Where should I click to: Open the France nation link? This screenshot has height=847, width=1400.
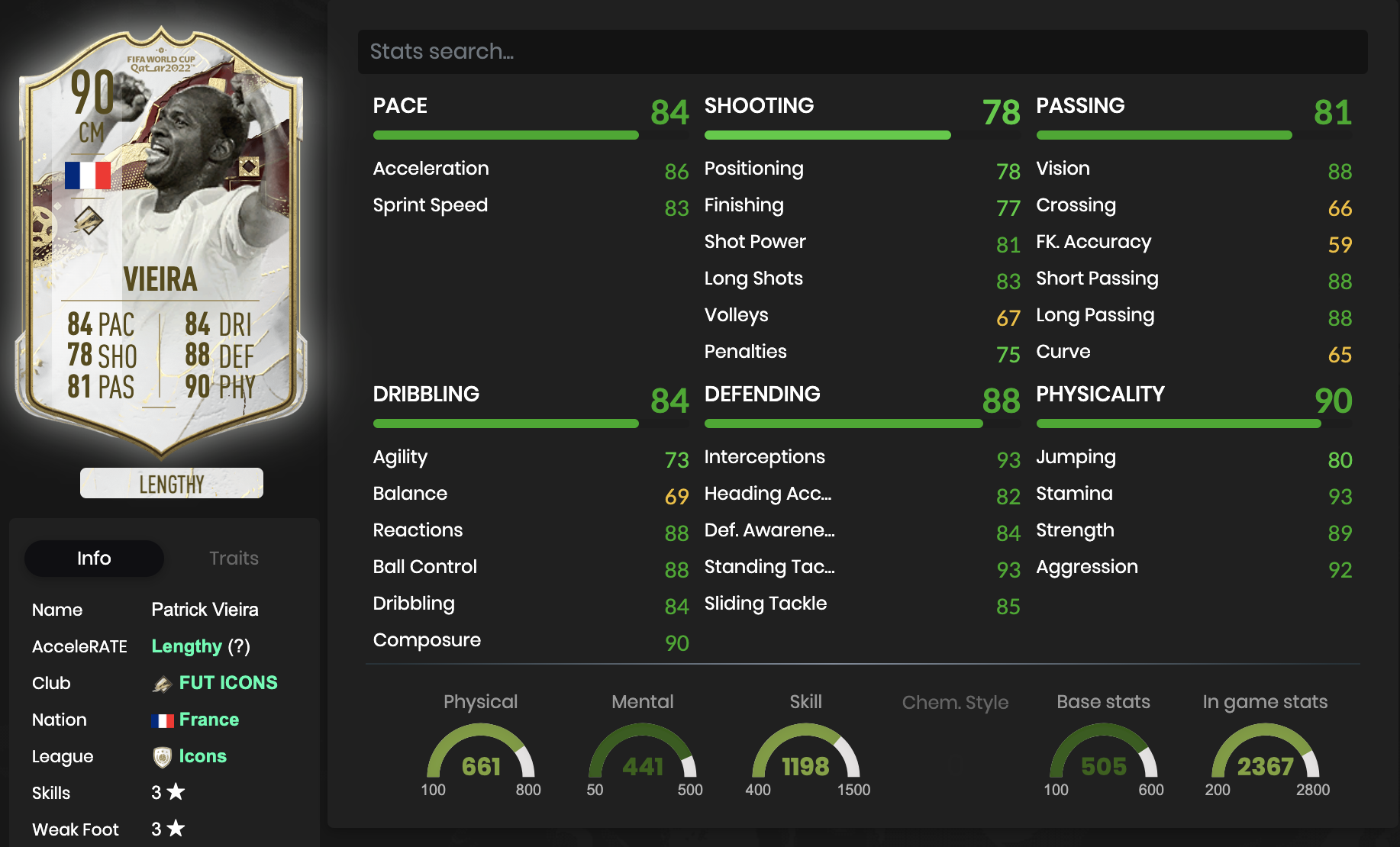(x=208, y=720)
